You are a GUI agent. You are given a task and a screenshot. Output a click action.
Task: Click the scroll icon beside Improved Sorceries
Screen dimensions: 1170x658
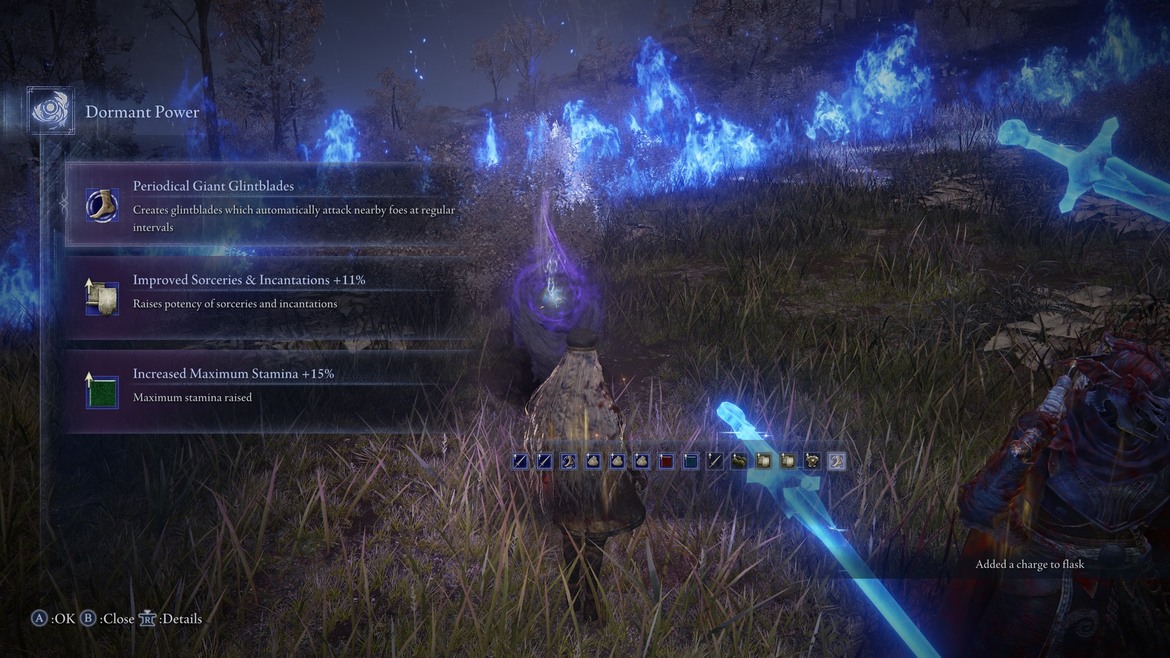(x=102, y=295)
